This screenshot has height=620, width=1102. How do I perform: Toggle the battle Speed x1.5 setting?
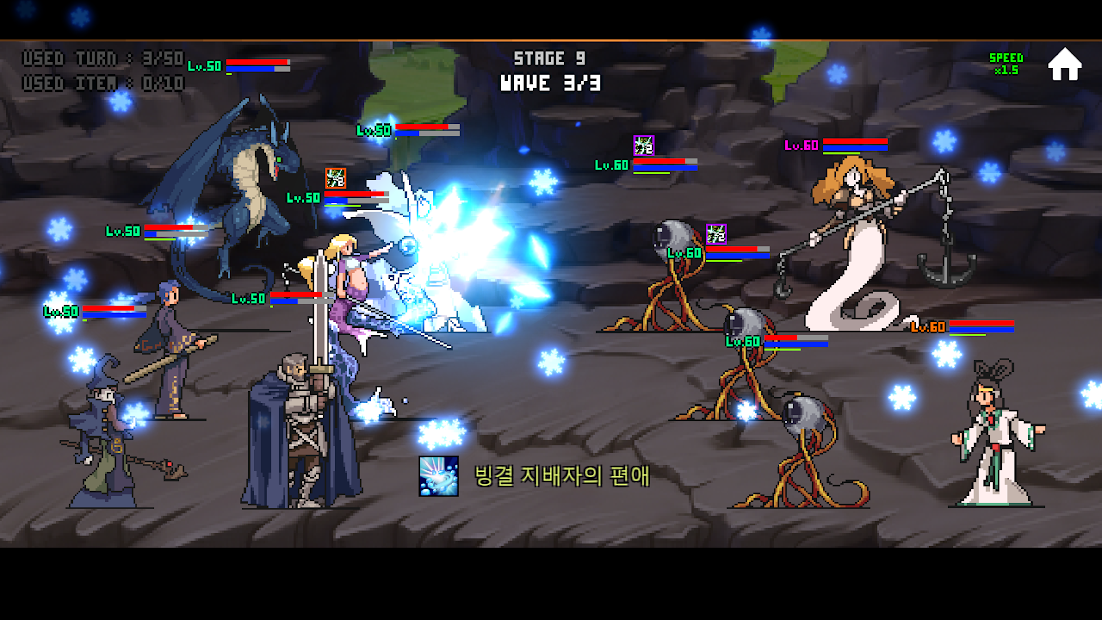(x=1005, y=64)
